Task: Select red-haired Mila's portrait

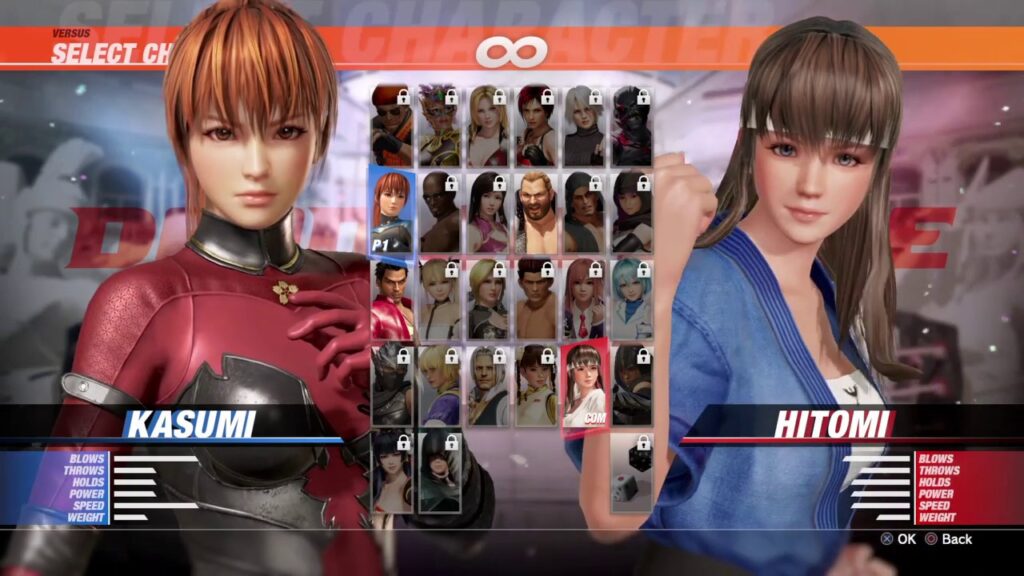Action: tap(535, 125)
